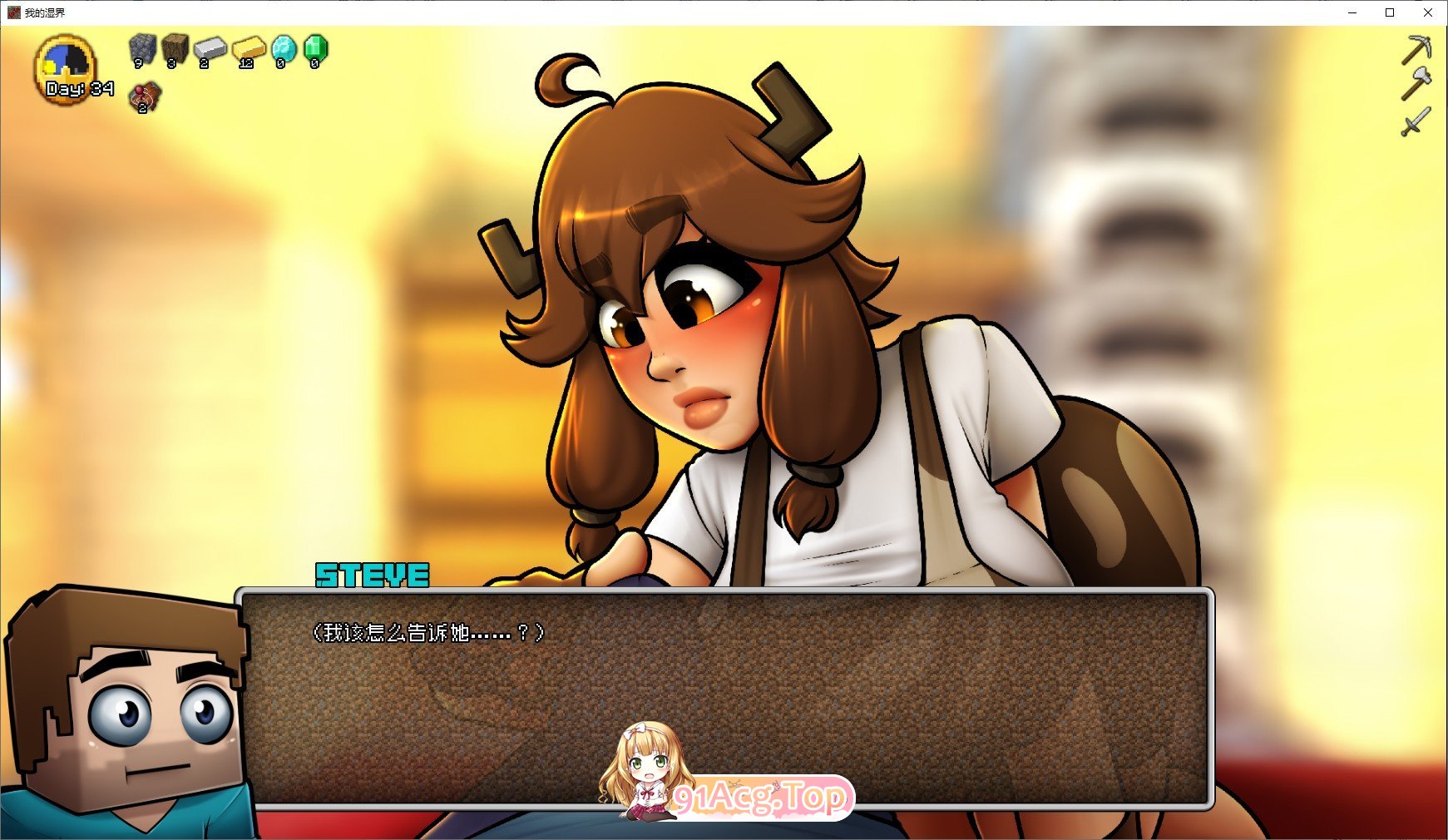The height and width of the screenshot is (840, 1448).
Task: Click the STEVE name label above the dialogue
Action: click(371, 574)
